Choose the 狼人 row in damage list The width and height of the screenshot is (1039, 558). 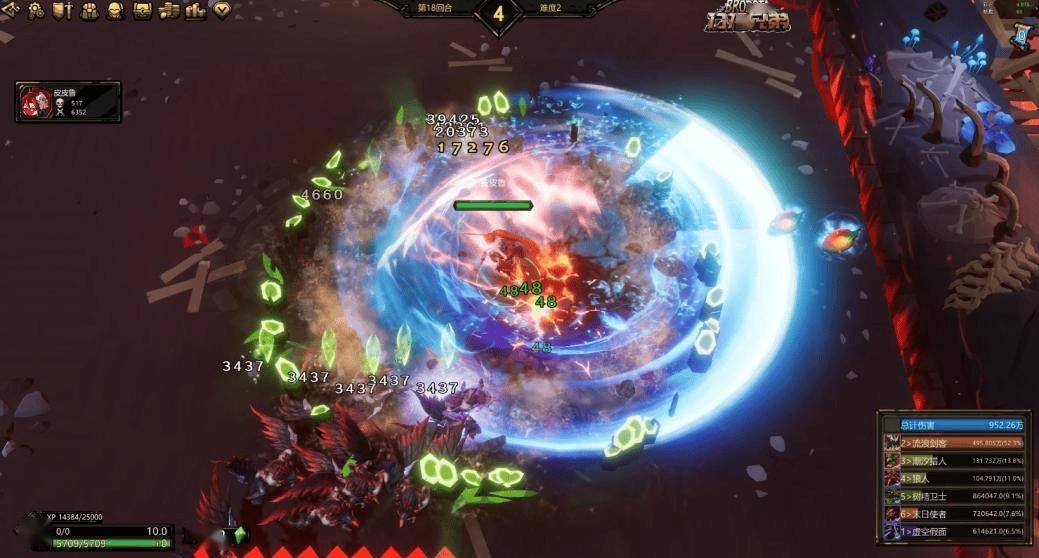(x=946, y=478)
